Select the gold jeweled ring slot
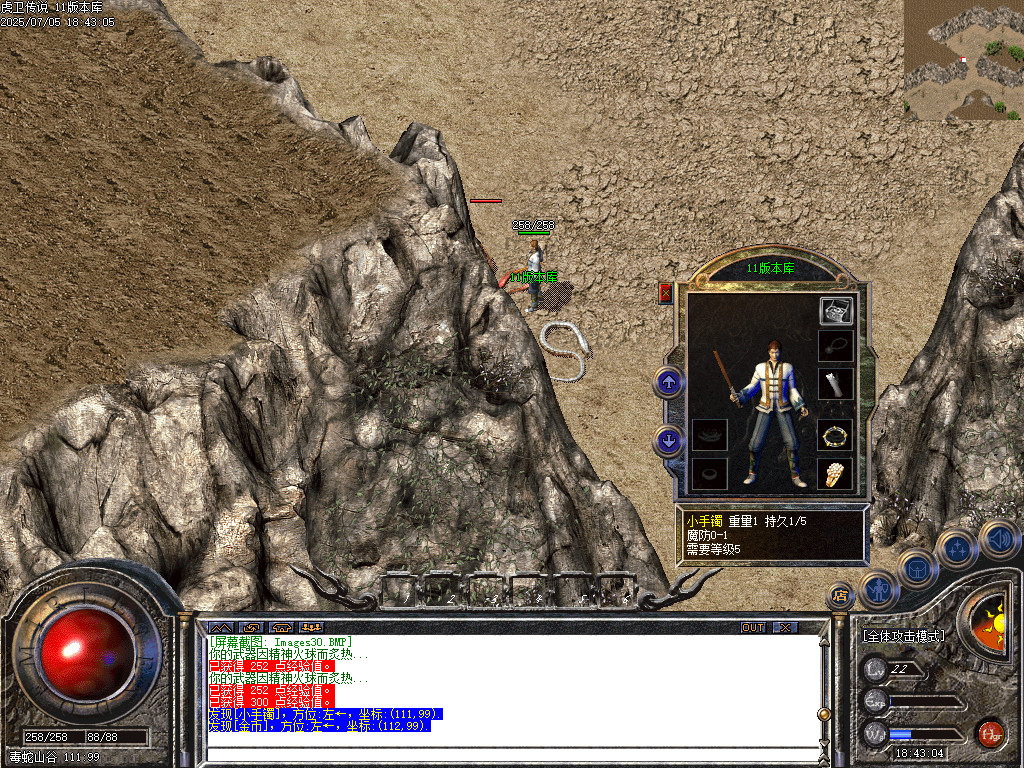This screenshot has width=1024, height=768. tap(835, 473)
